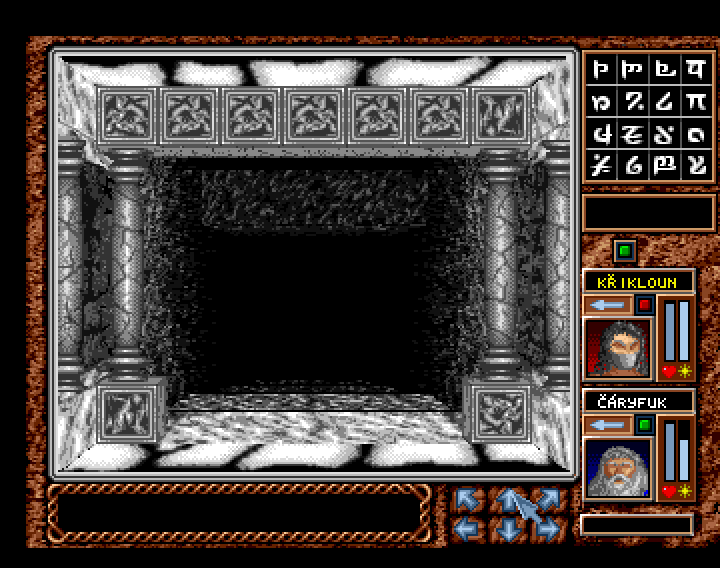Image resolution: width=720 pixels, height=568 pixels.
Task: Click the Čaryfuk name label
Action: coord(638,402)
